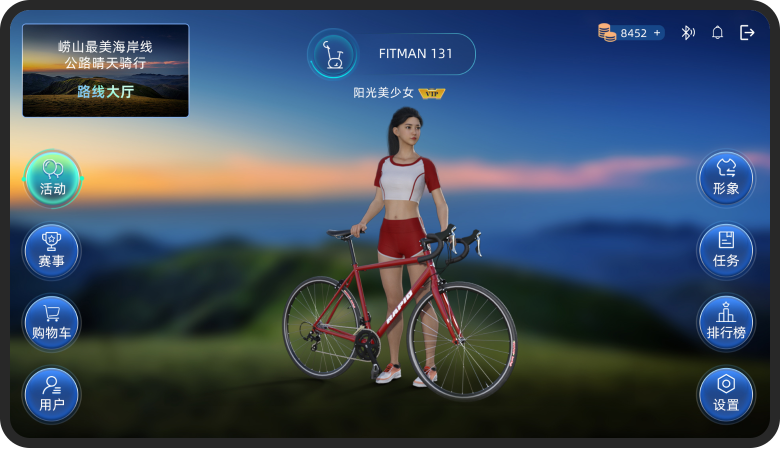Show the 排行榜 leaderboard
This screenshot has height=460, width=780.
(726, 322)
